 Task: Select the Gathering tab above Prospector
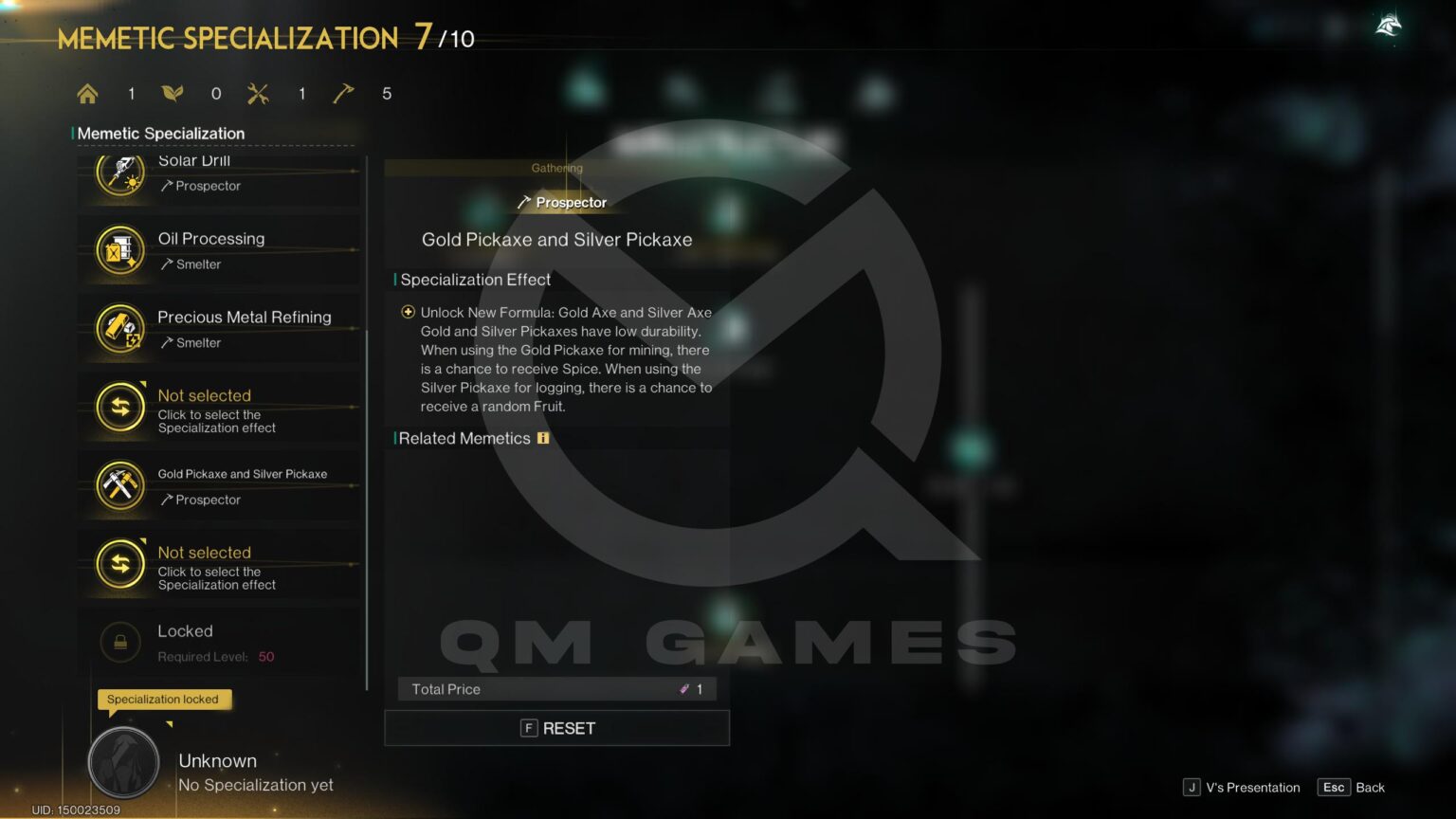pyautogui.click(x=555, y=168)
